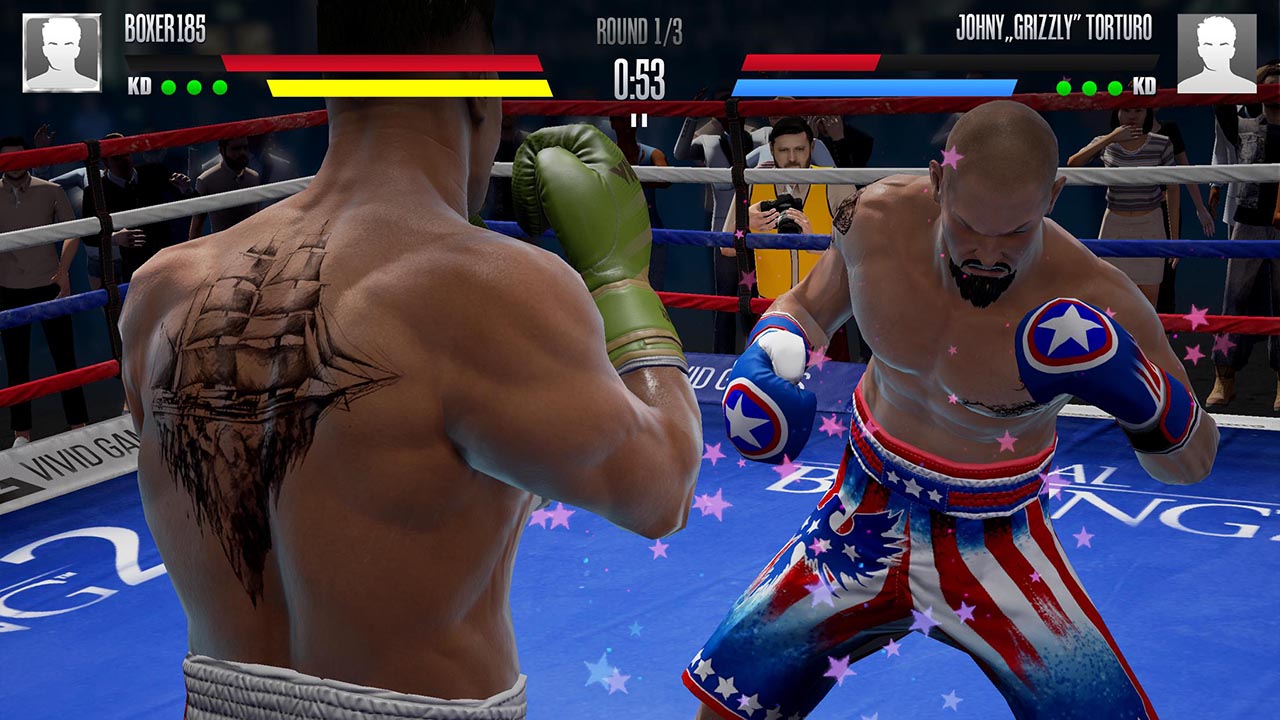
Task: Click BOXER185's KD indicator label
Action: point(140,85)
